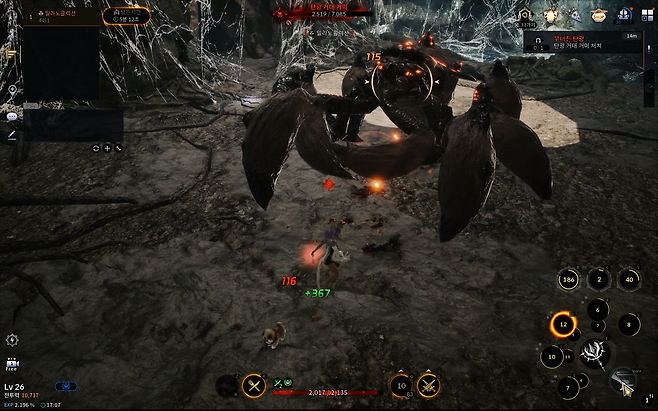Use the consumable slot showing 186
Image resolution: width=658 pixels, height=411 pixels.
[x=569, y=280]
